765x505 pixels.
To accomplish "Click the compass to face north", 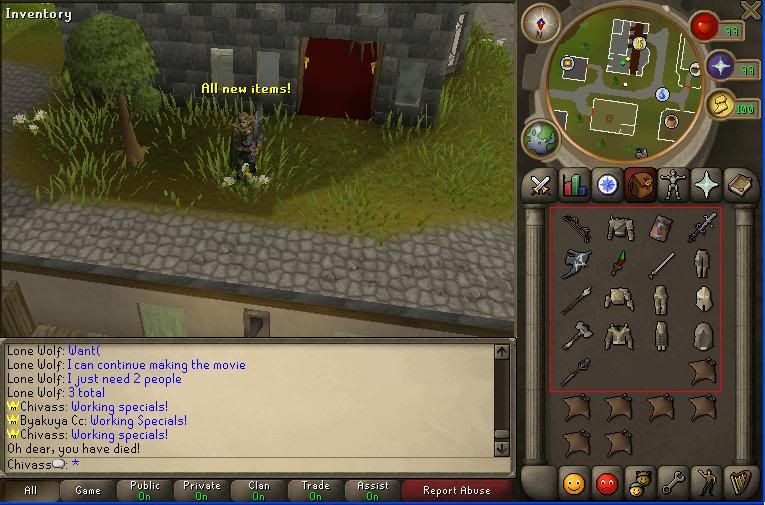I will pyautogui.click(x=541, y=23).
